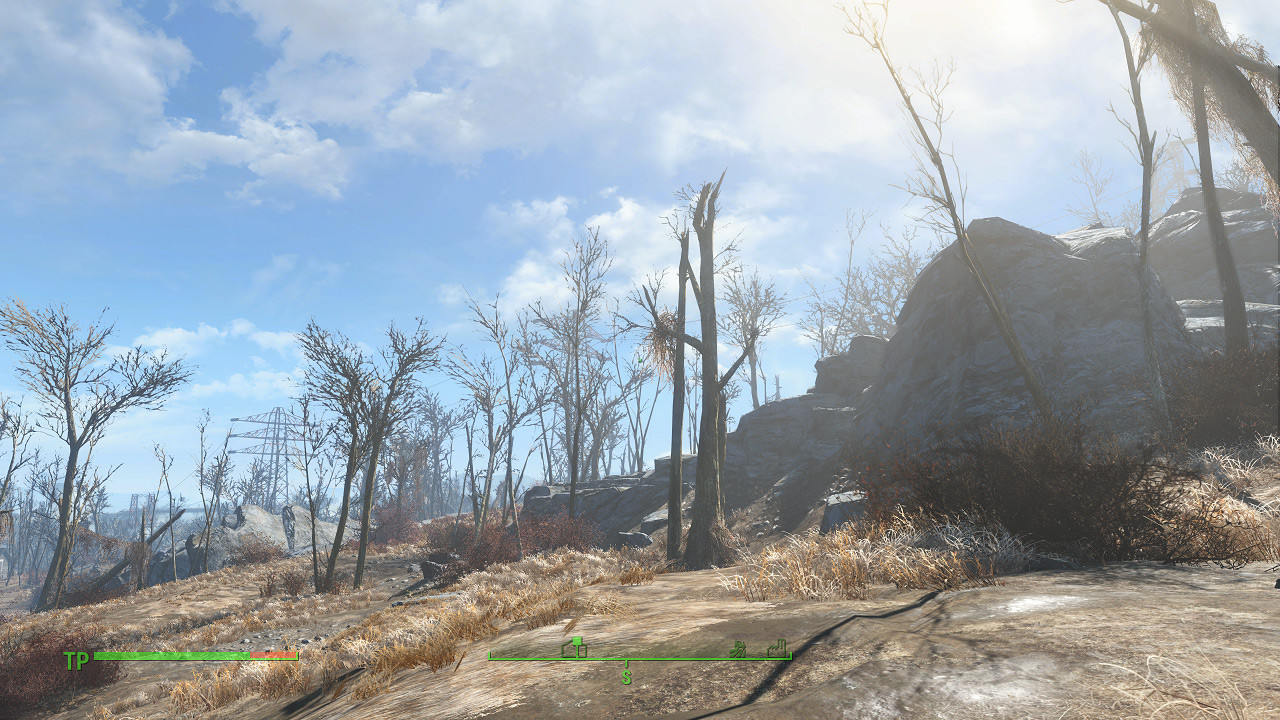Select the rightmost location marker on the compass
Image resolution: width=1280 pixels, height=720 pixels.
pos(777,648)
